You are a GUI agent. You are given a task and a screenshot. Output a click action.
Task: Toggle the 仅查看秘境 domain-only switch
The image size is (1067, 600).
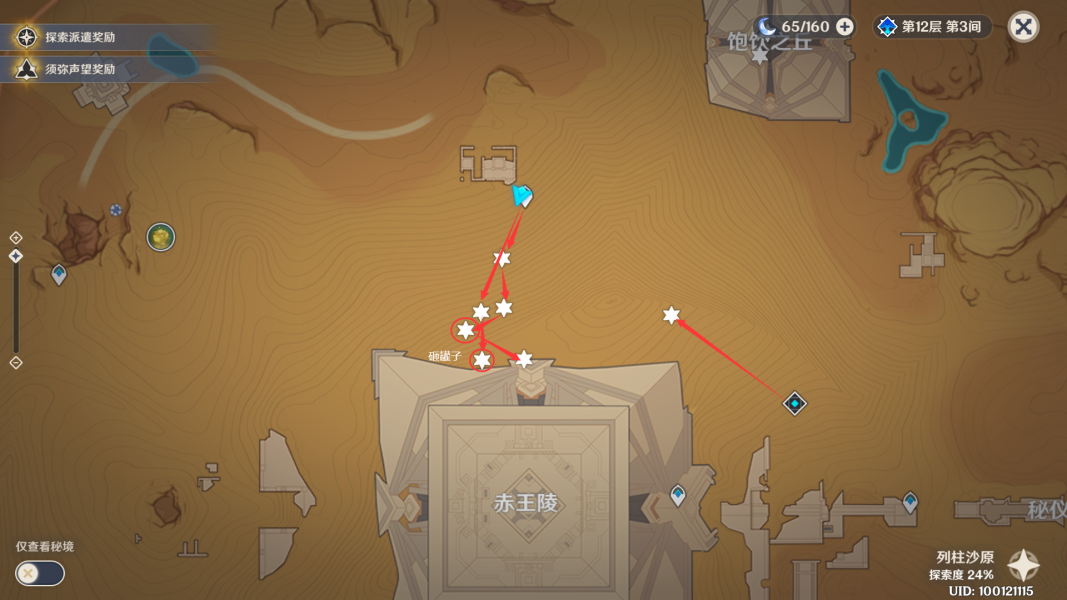[40, 573]
